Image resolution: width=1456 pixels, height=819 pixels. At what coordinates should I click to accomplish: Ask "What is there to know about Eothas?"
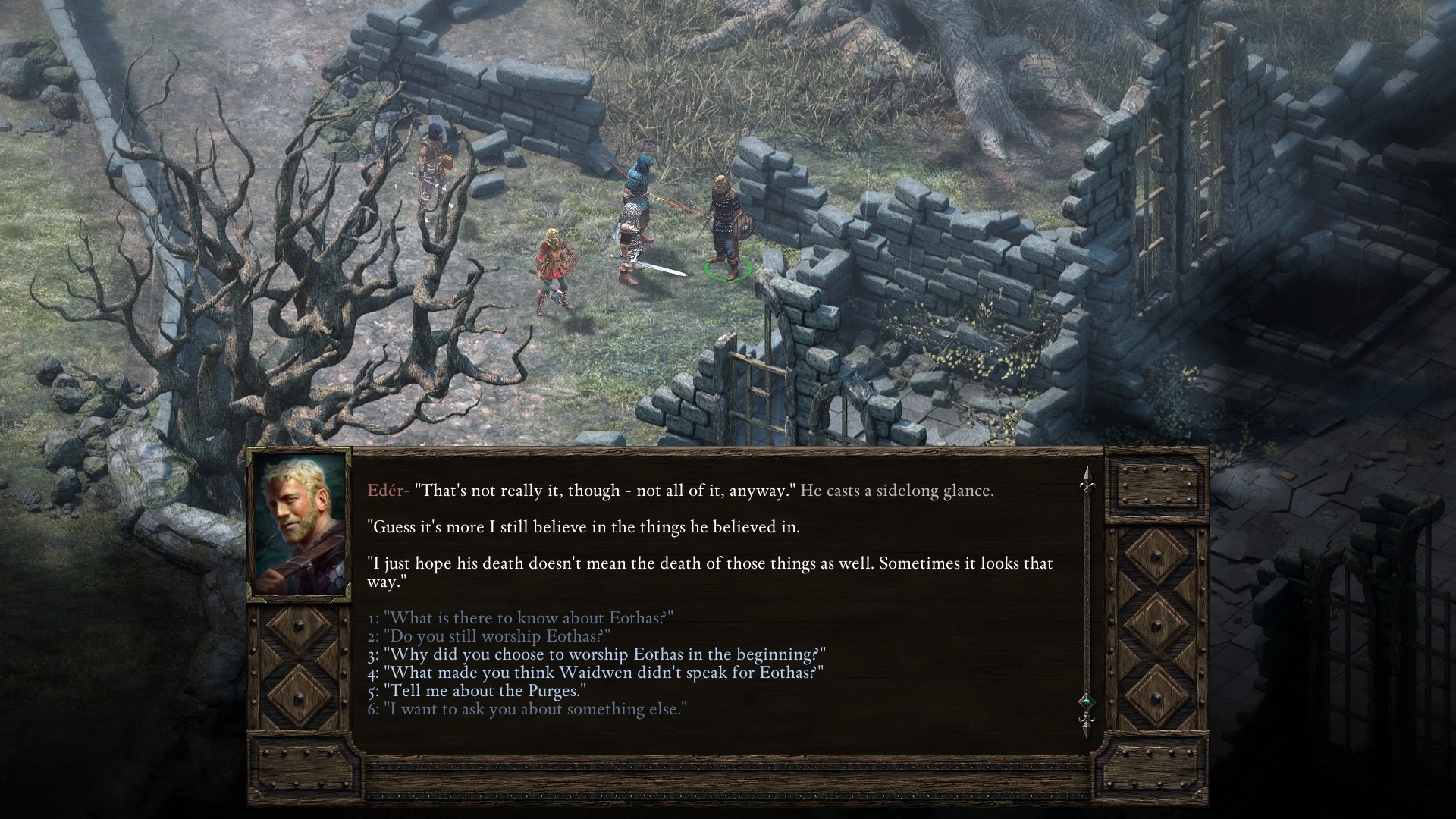tap(520, 618)
